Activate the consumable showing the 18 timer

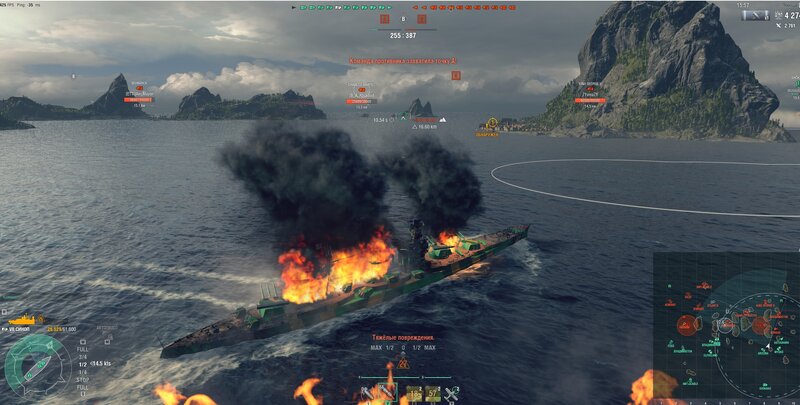point(414,393)
